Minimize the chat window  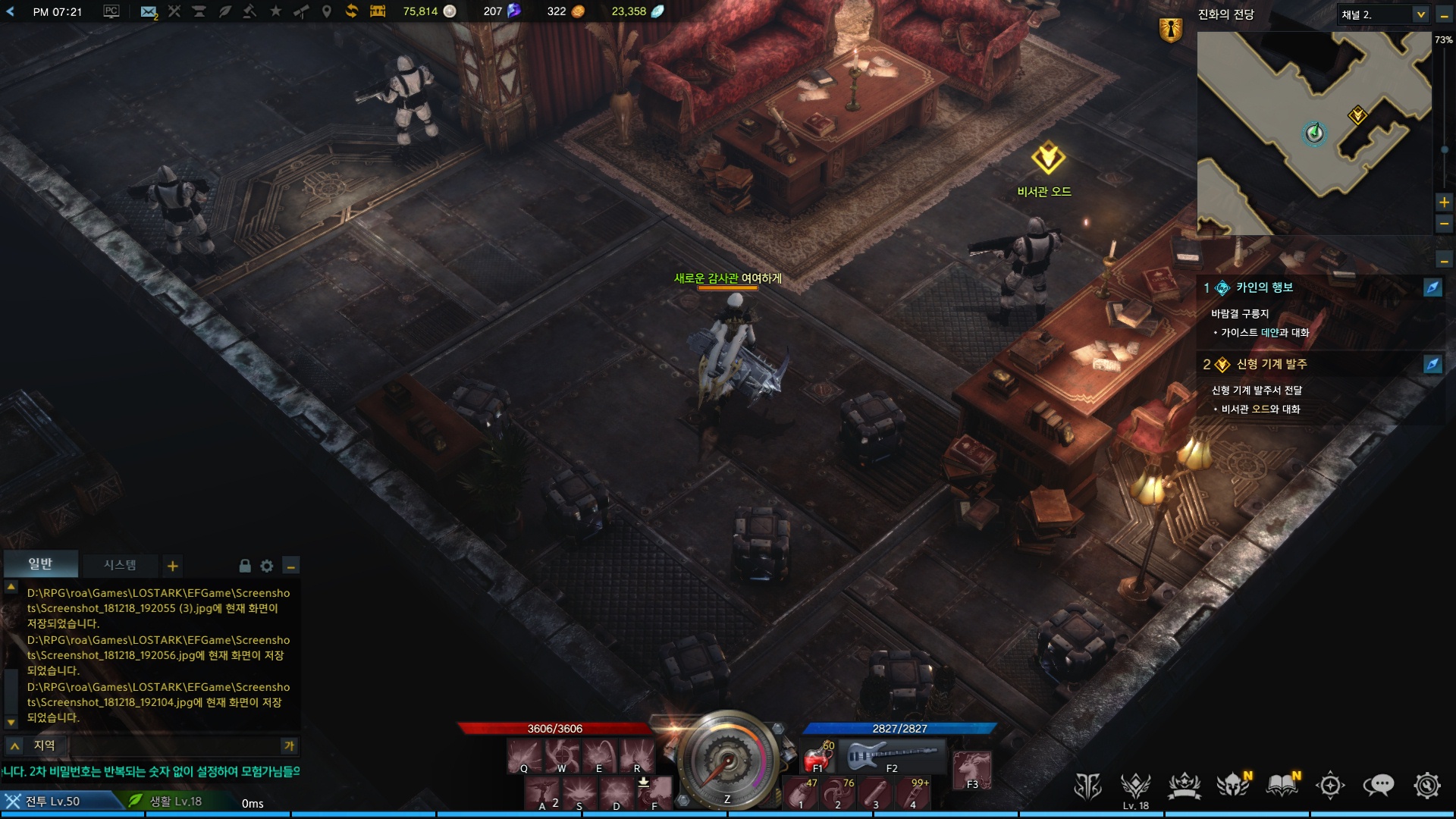(x=290, y=566)
